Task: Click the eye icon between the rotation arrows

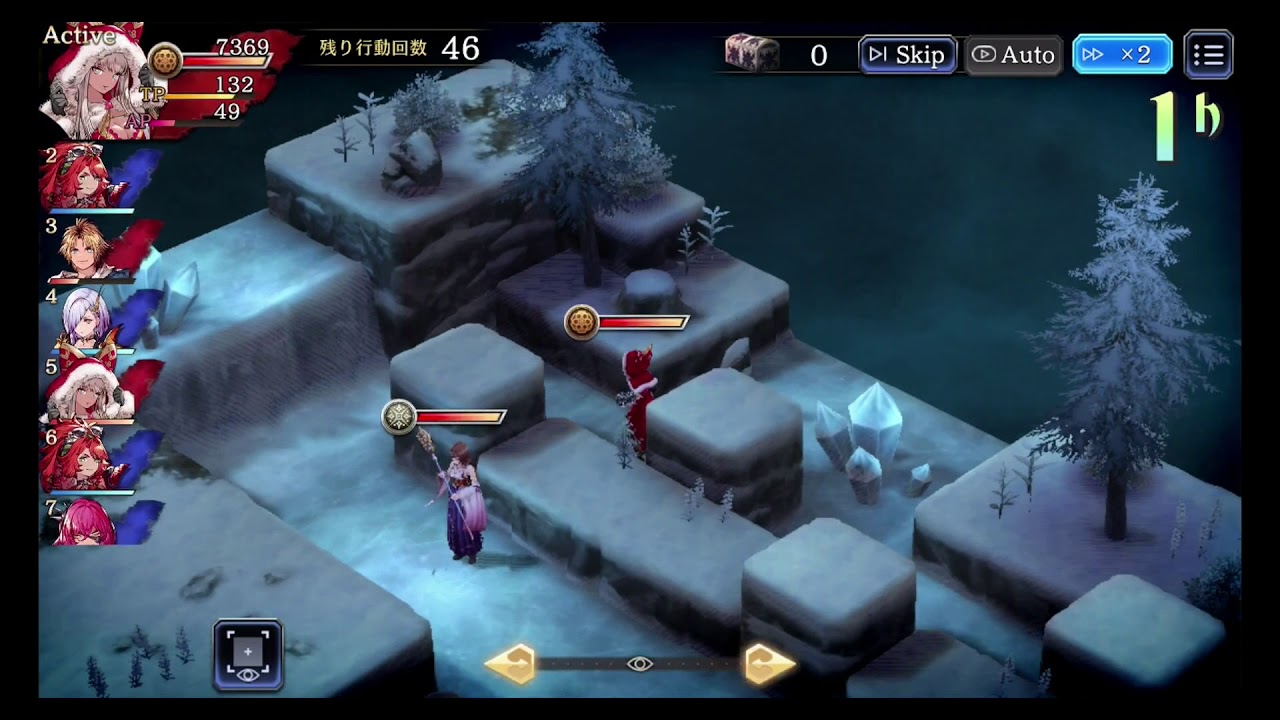Action: point(640,664)
